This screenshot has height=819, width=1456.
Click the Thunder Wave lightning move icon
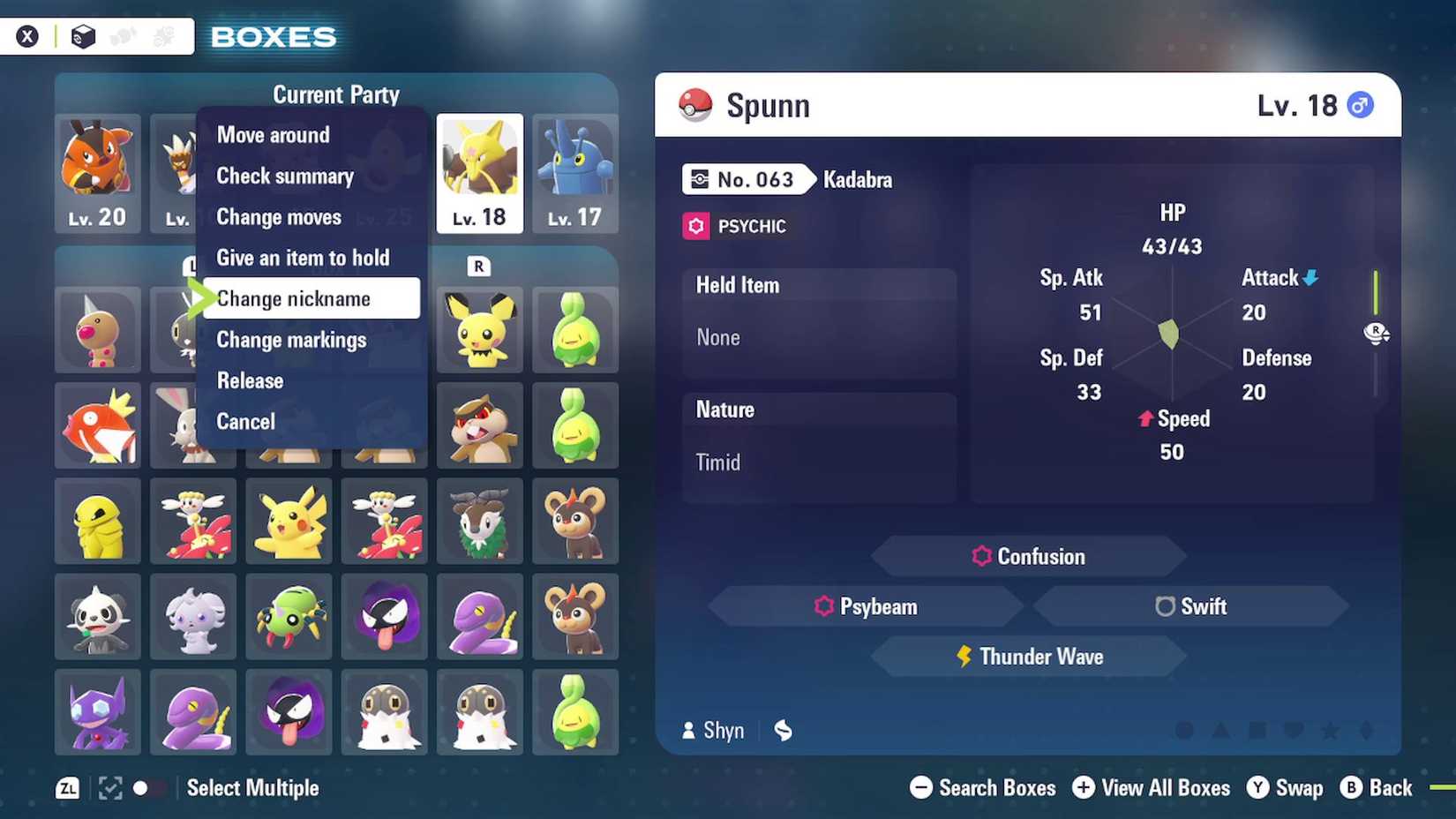coord(964,656)
